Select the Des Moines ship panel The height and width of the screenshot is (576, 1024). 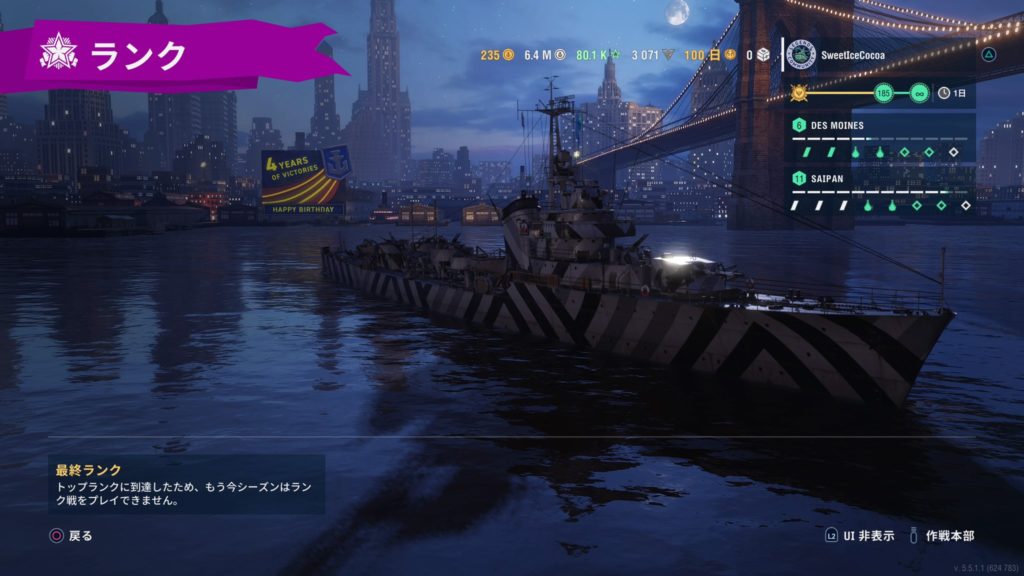pos(880,137)
